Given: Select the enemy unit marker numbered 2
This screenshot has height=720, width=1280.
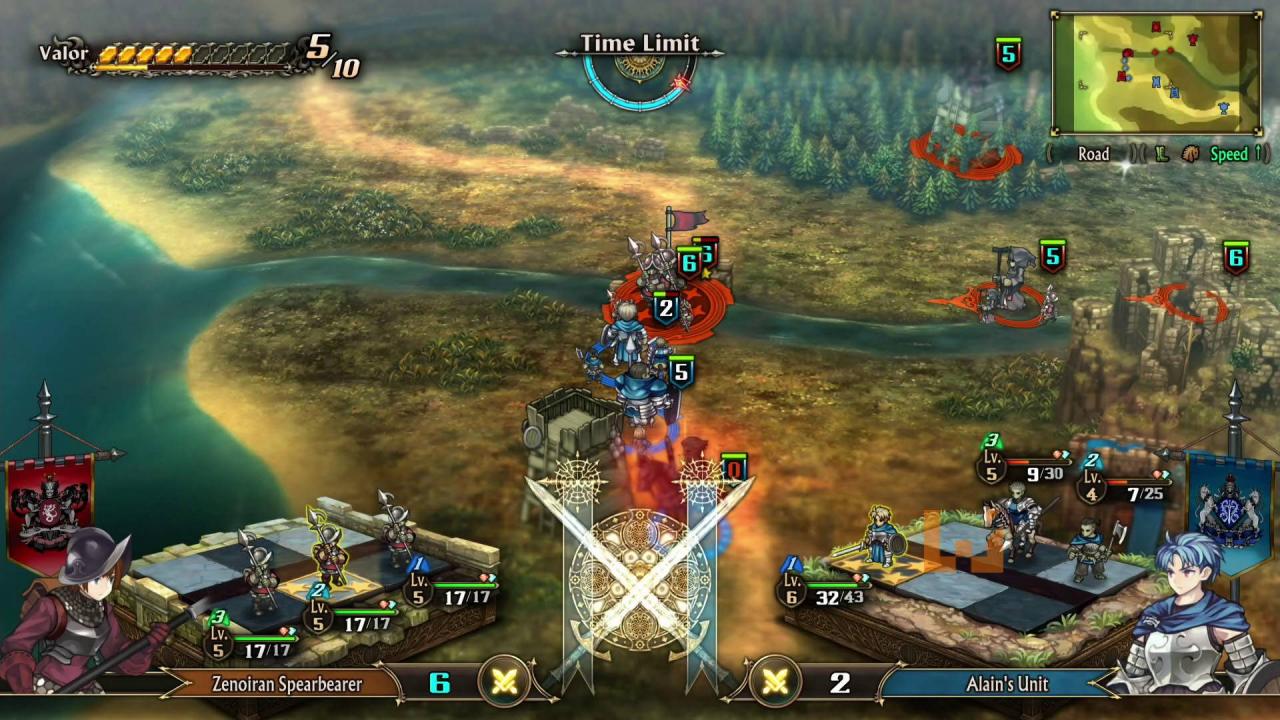Looking at the screenshot, I should 666,308.
